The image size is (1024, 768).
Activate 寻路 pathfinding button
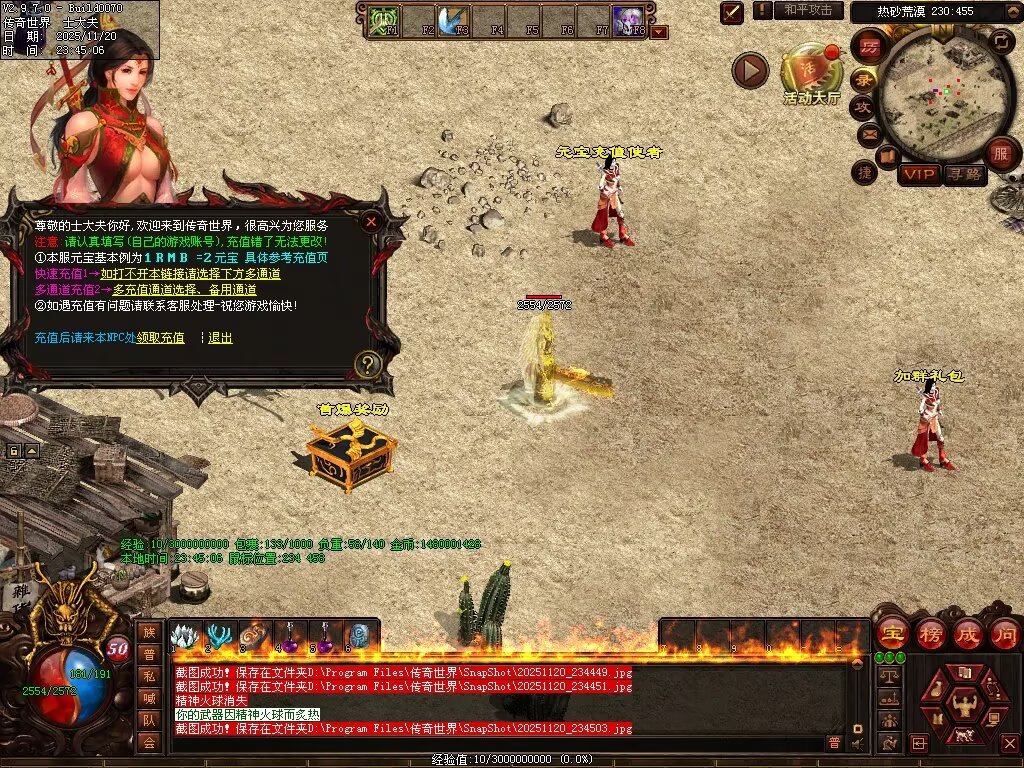pos(964,175)
